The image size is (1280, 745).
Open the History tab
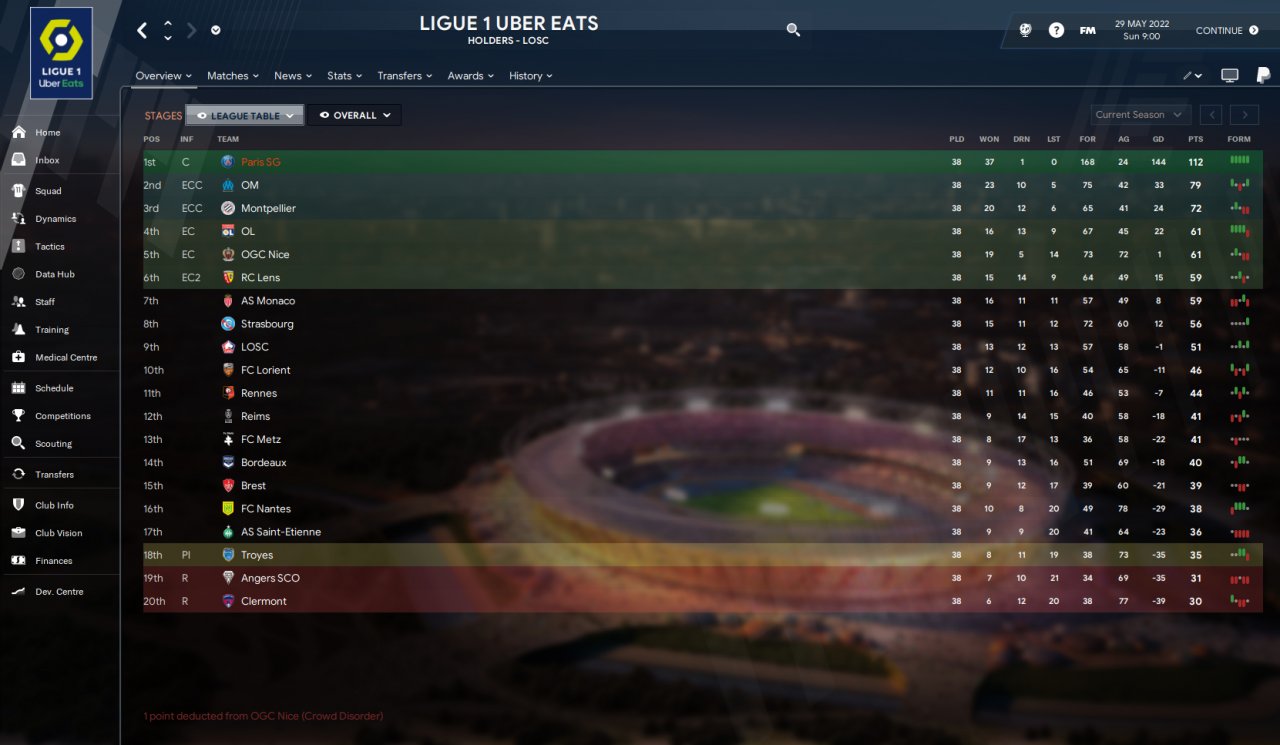tap(530, 76)
